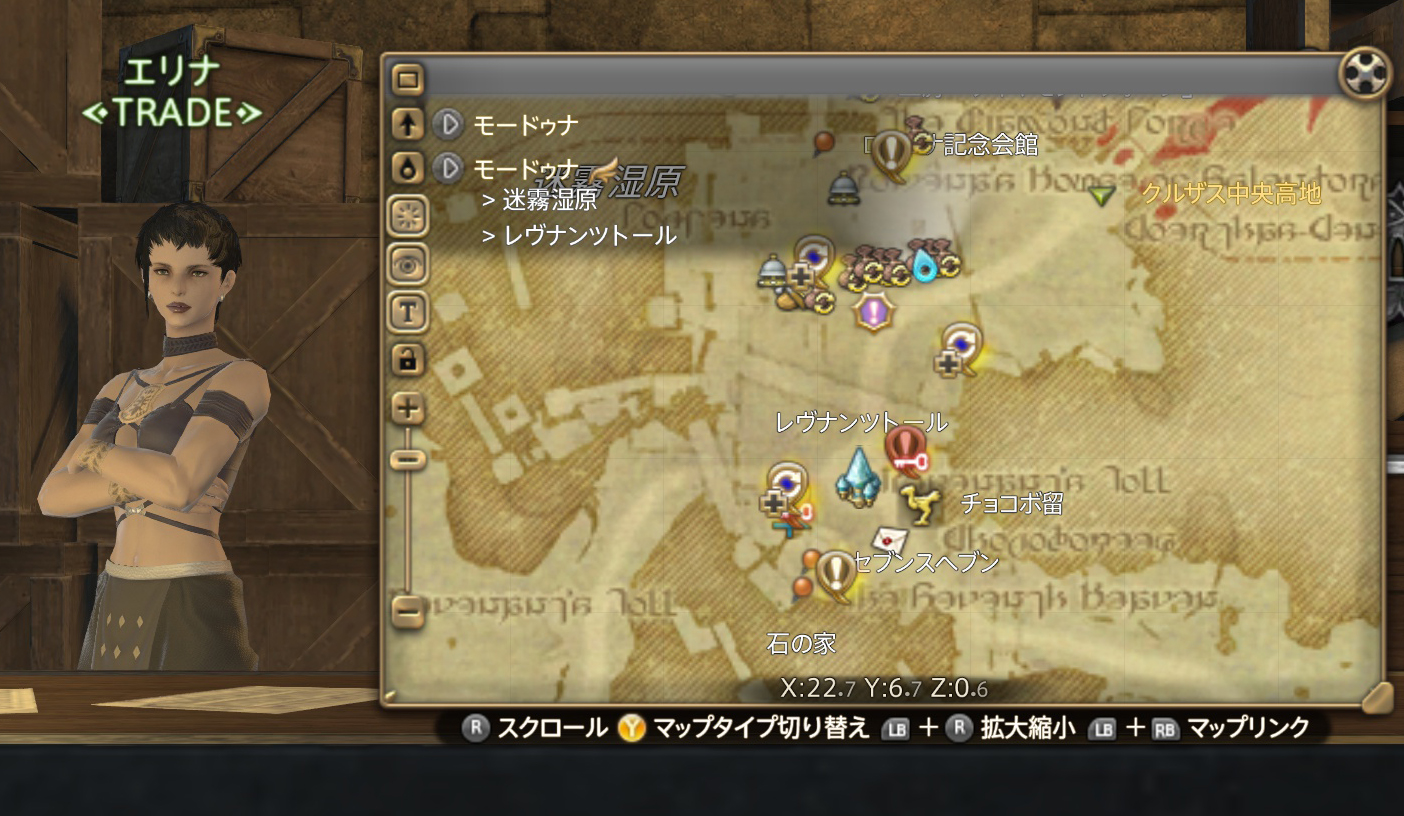1404x816 pixels.
Task: Expand the second モードゥナ list entry
Action: [447, 166]
